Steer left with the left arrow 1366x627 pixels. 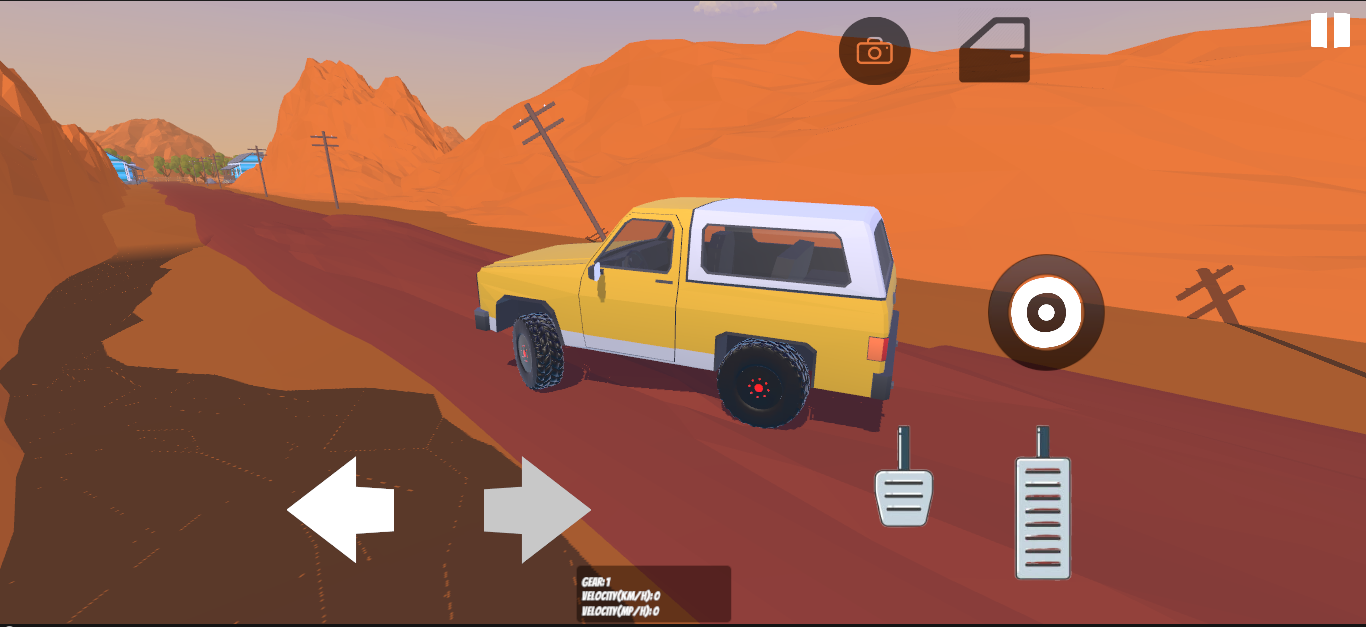[x=341, y=510]
